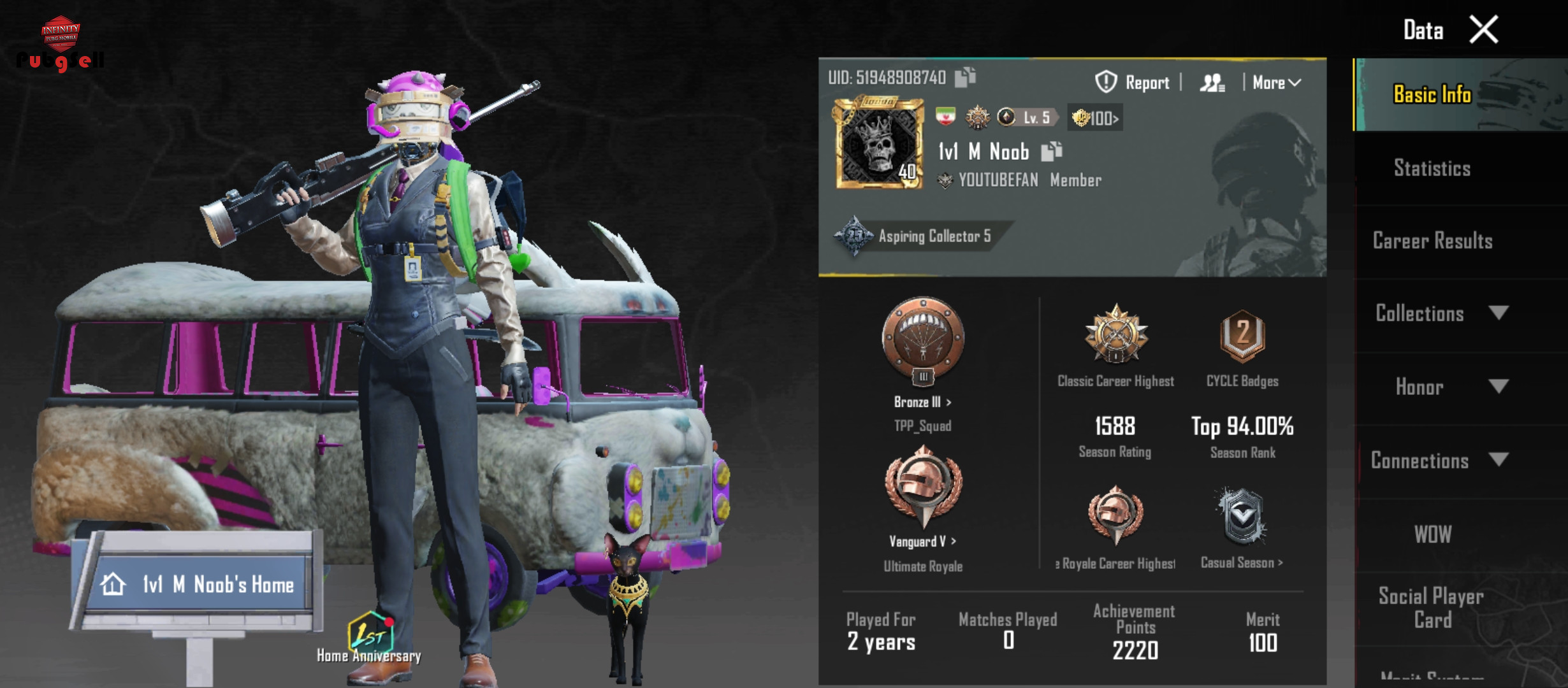Report this player
Image resolution: width=1568 pixels, height=688 pixels.
coord(1133,82)
